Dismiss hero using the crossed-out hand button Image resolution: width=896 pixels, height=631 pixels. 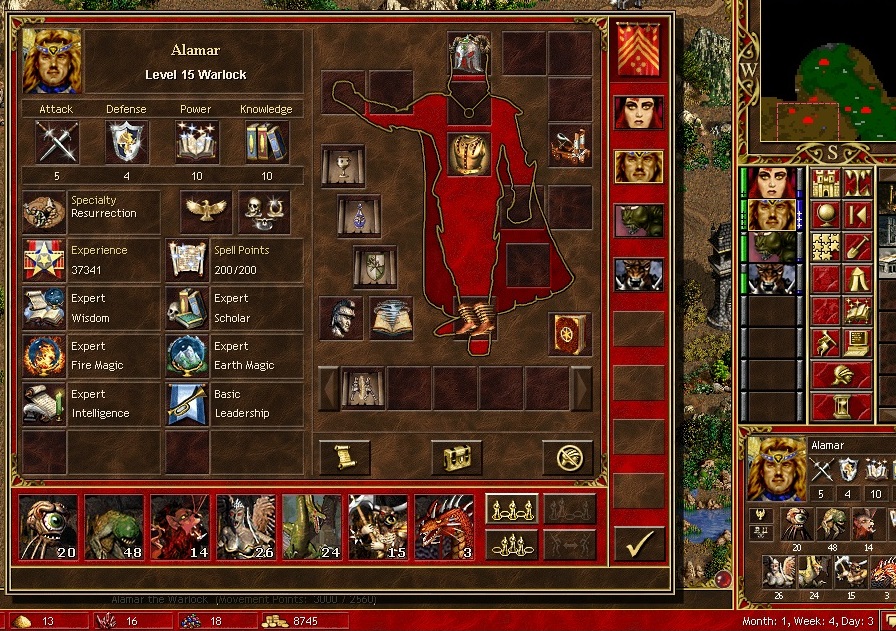point(568,457)
